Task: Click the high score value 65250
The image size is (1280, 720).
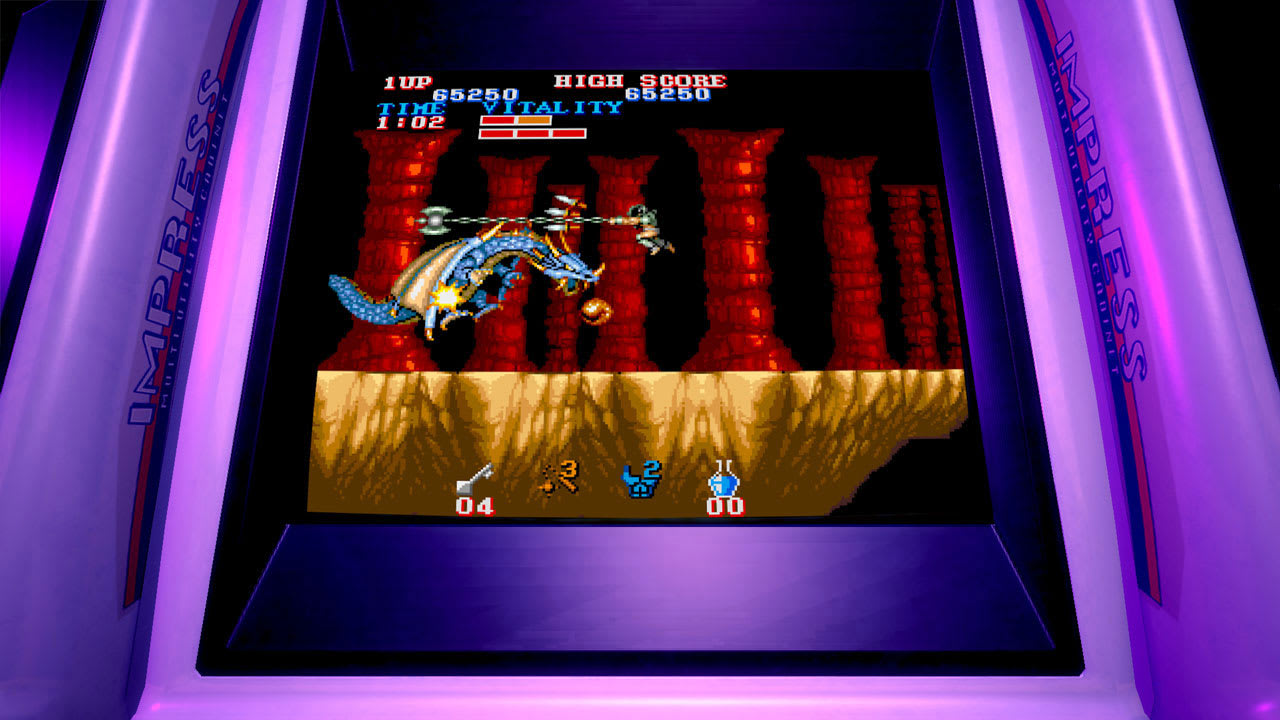Action: pyautogui.click(x=668, y=93)
